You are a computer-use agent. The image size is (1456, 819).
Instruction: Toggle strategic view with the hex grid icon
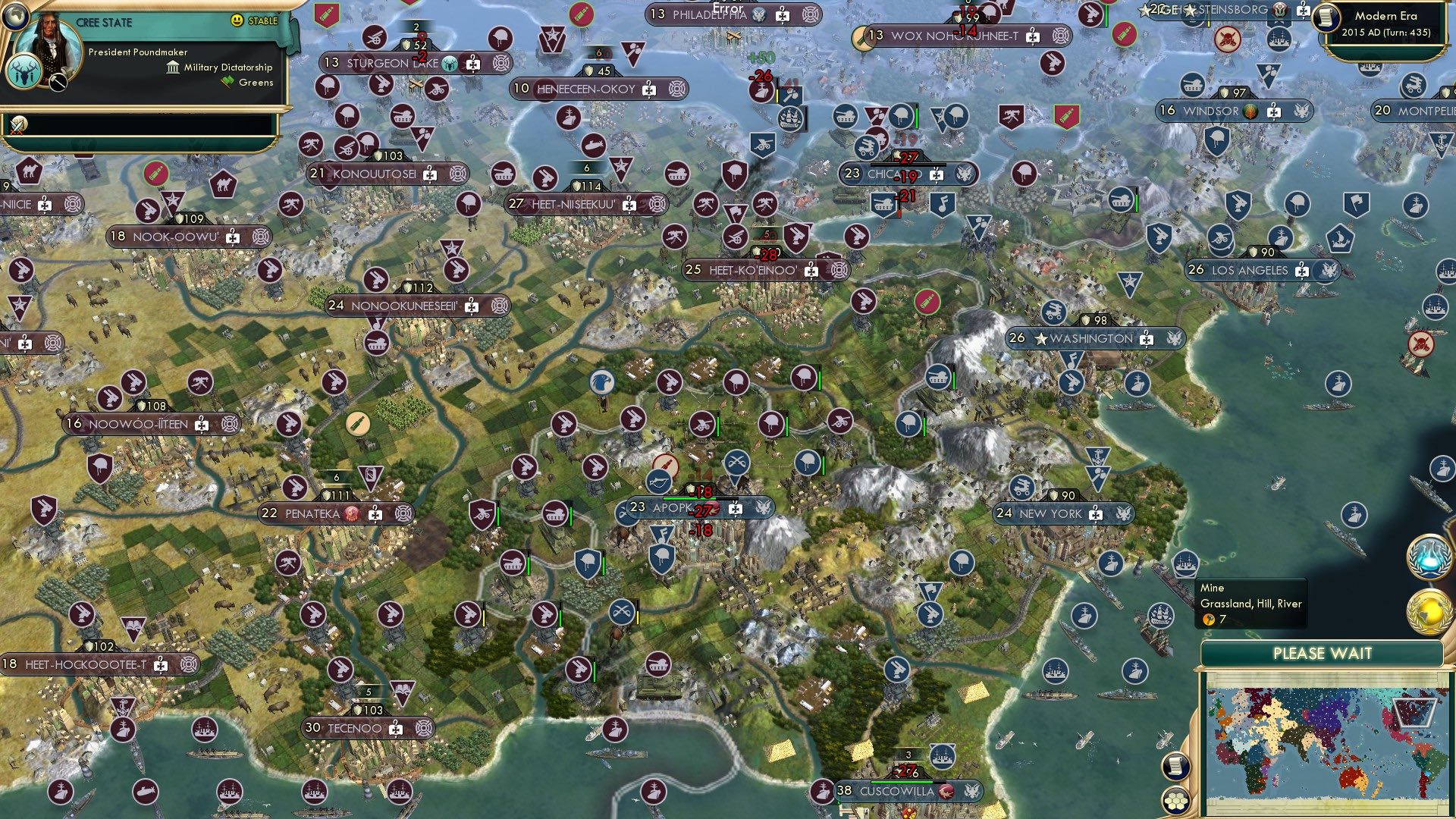(1175, 801)
